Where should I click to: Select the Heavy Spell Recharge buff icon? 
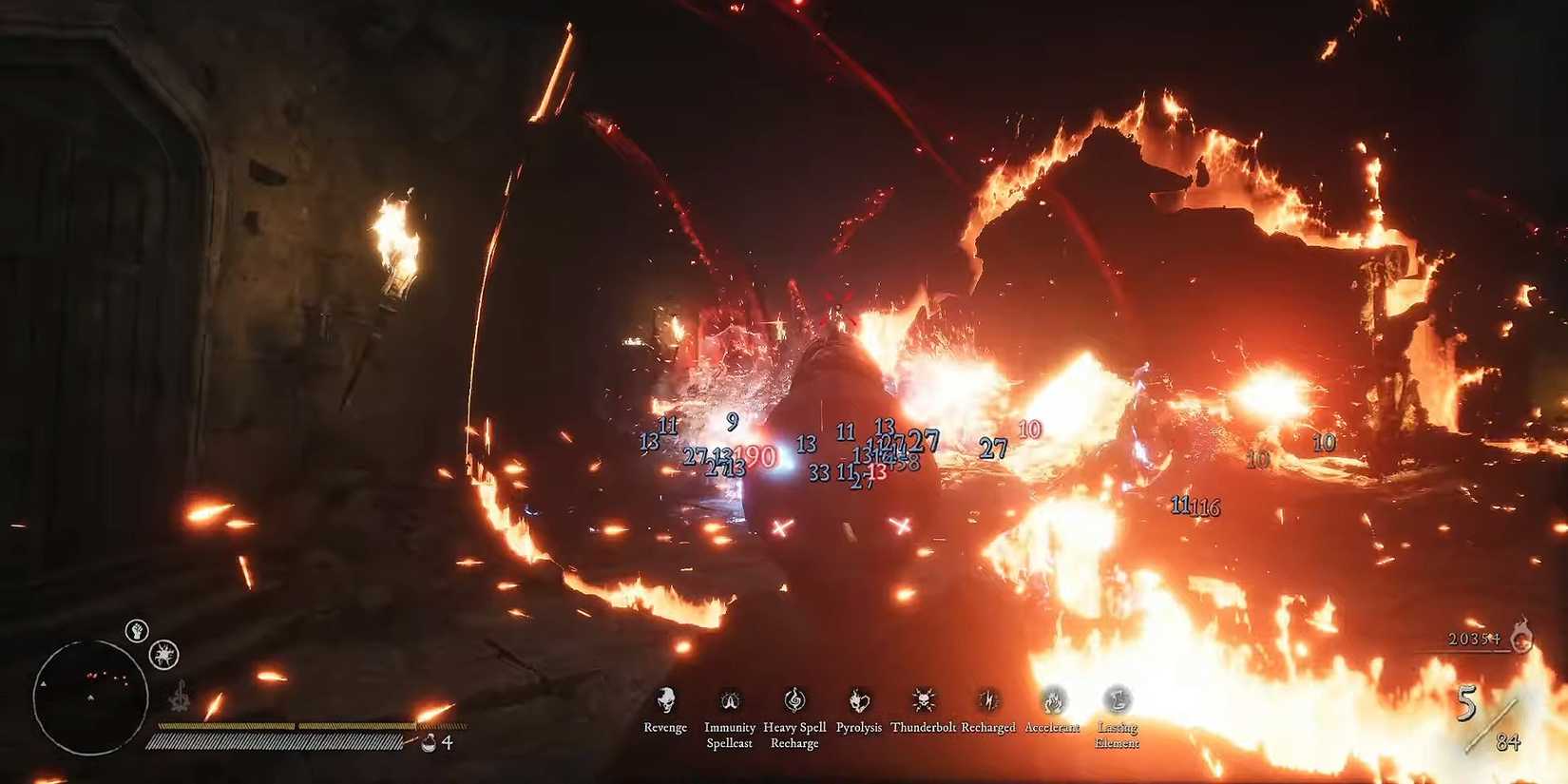tap(794, 700)
